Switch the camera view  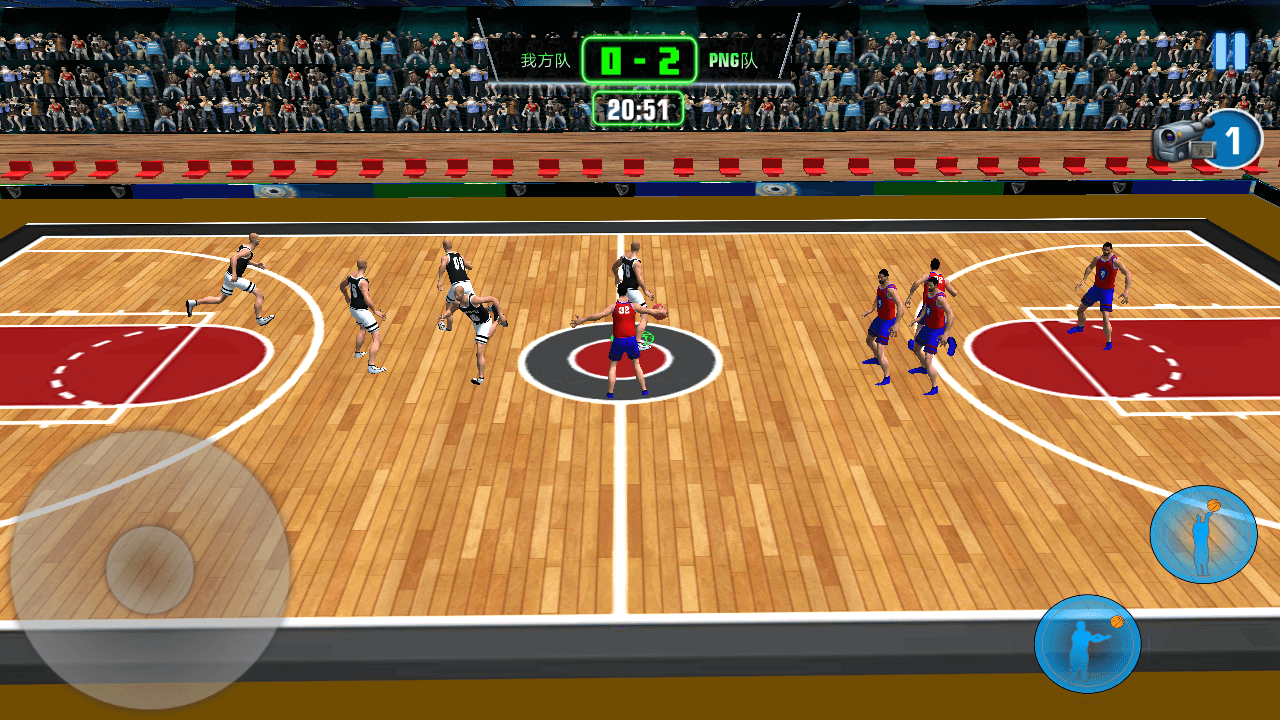click(x=1206, y=141)
